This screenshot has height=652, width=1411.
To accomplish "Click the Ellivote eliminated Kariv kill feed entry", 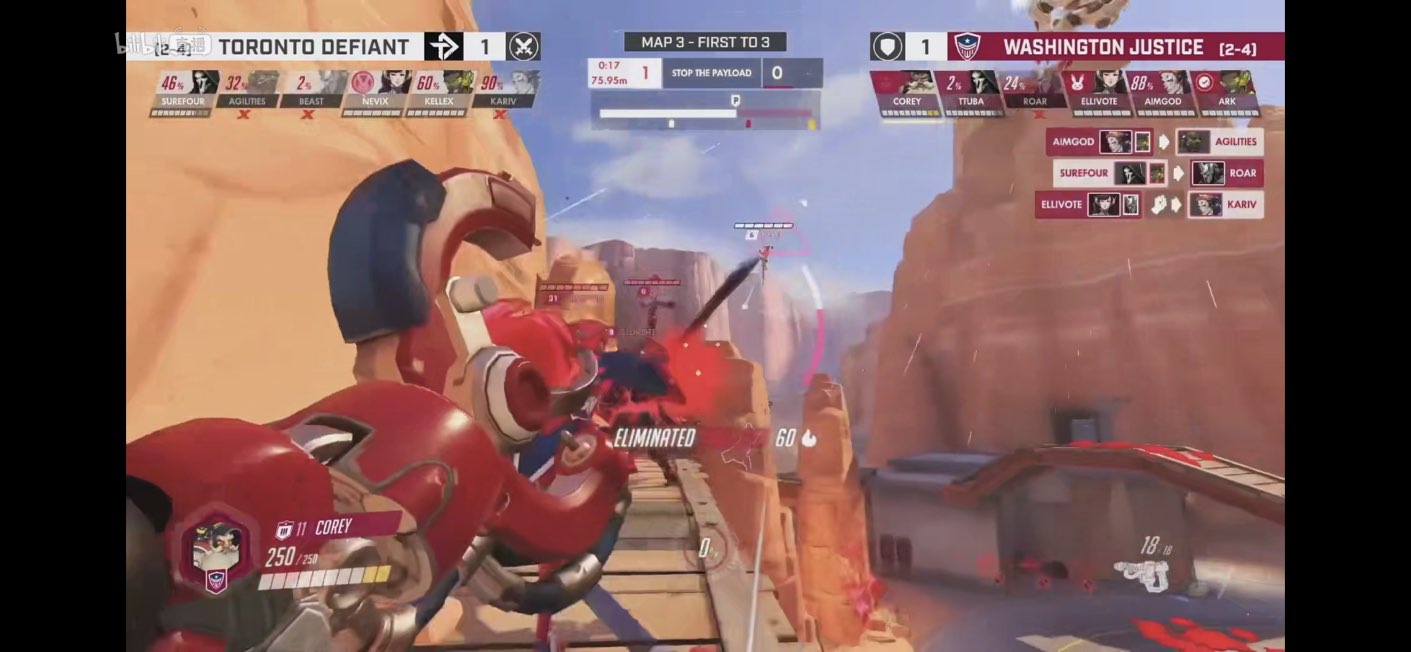I will point(1149,205).
